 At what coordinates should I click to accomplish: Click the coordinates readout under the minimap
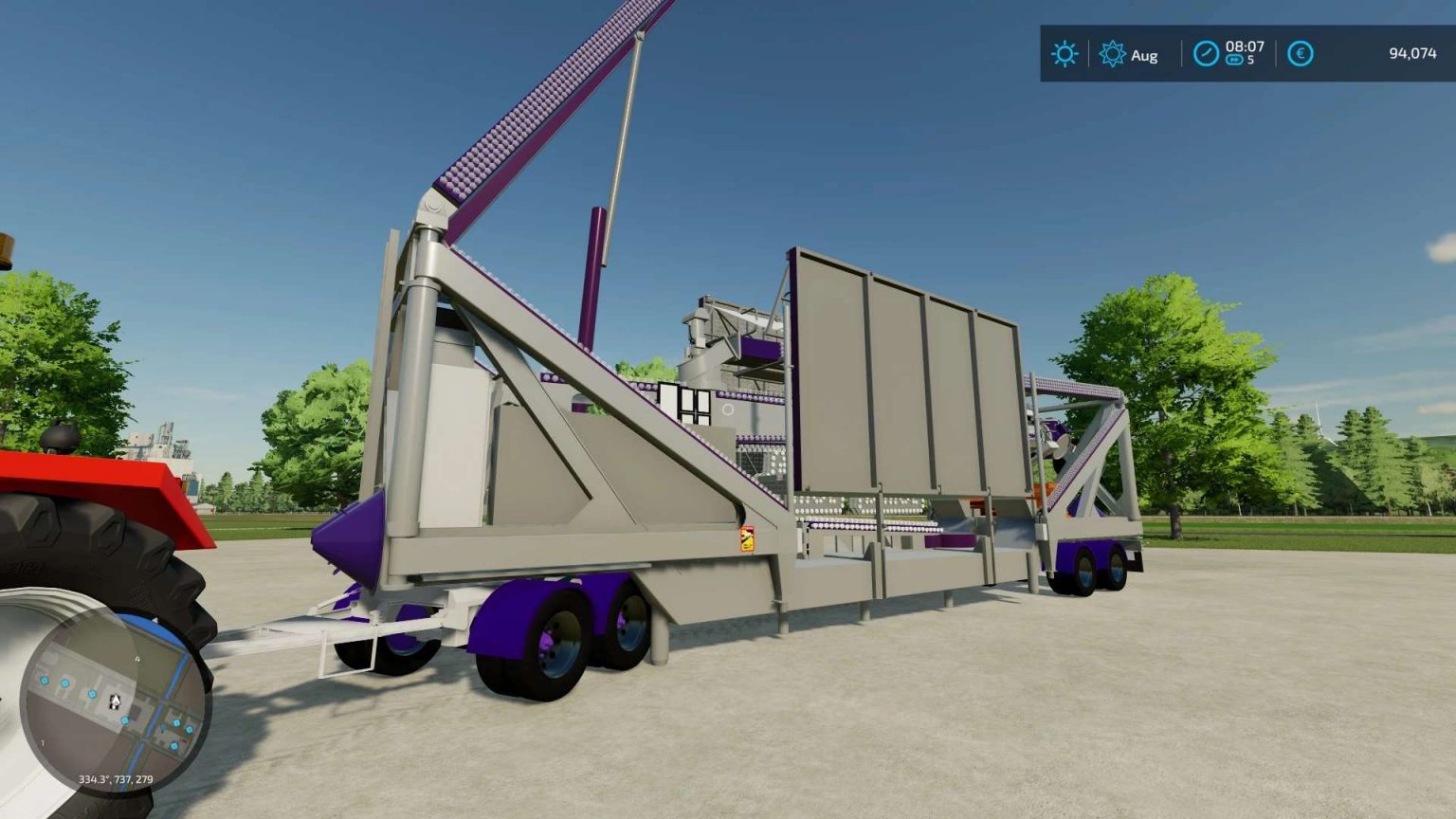[115, 779]
